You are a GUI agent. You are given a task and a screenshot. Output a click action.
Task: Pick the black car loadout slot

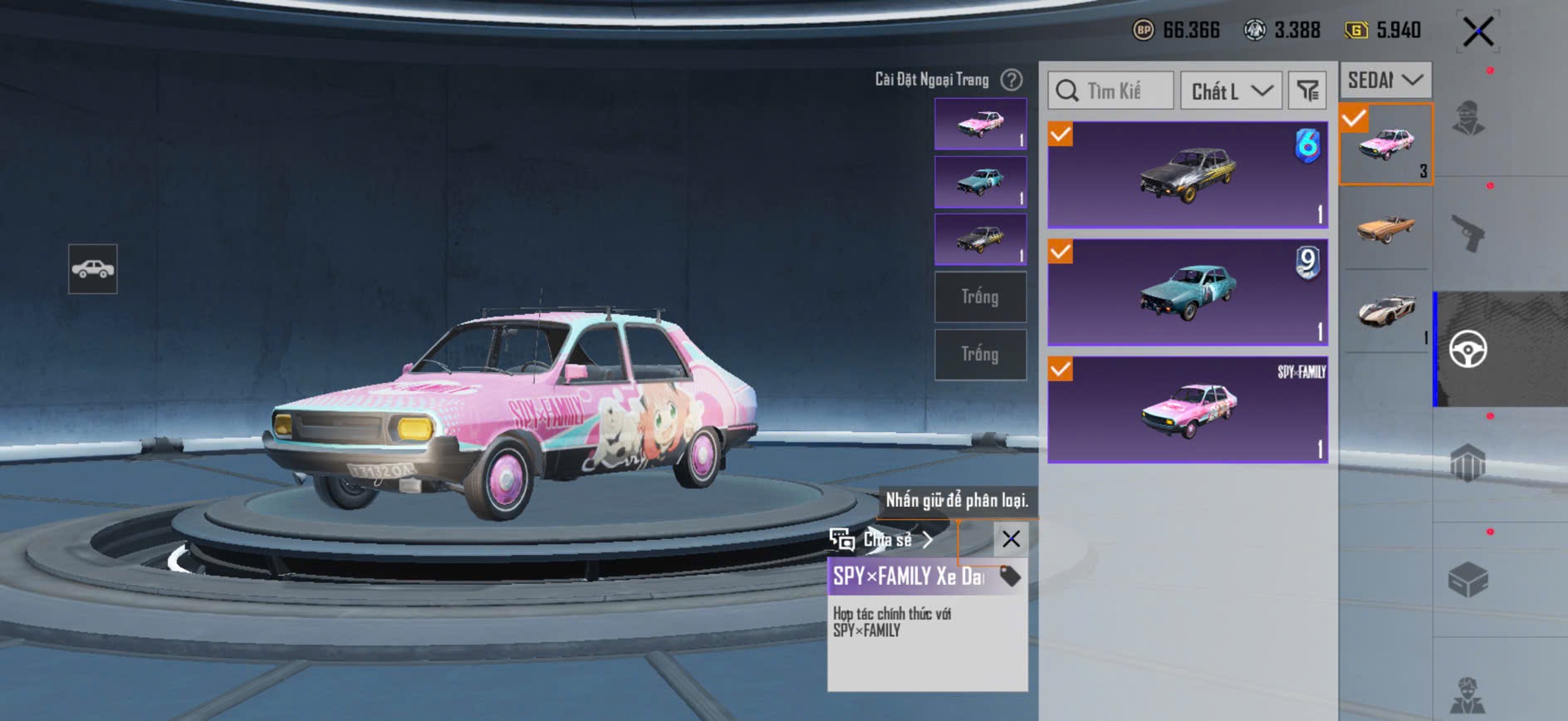980,239
